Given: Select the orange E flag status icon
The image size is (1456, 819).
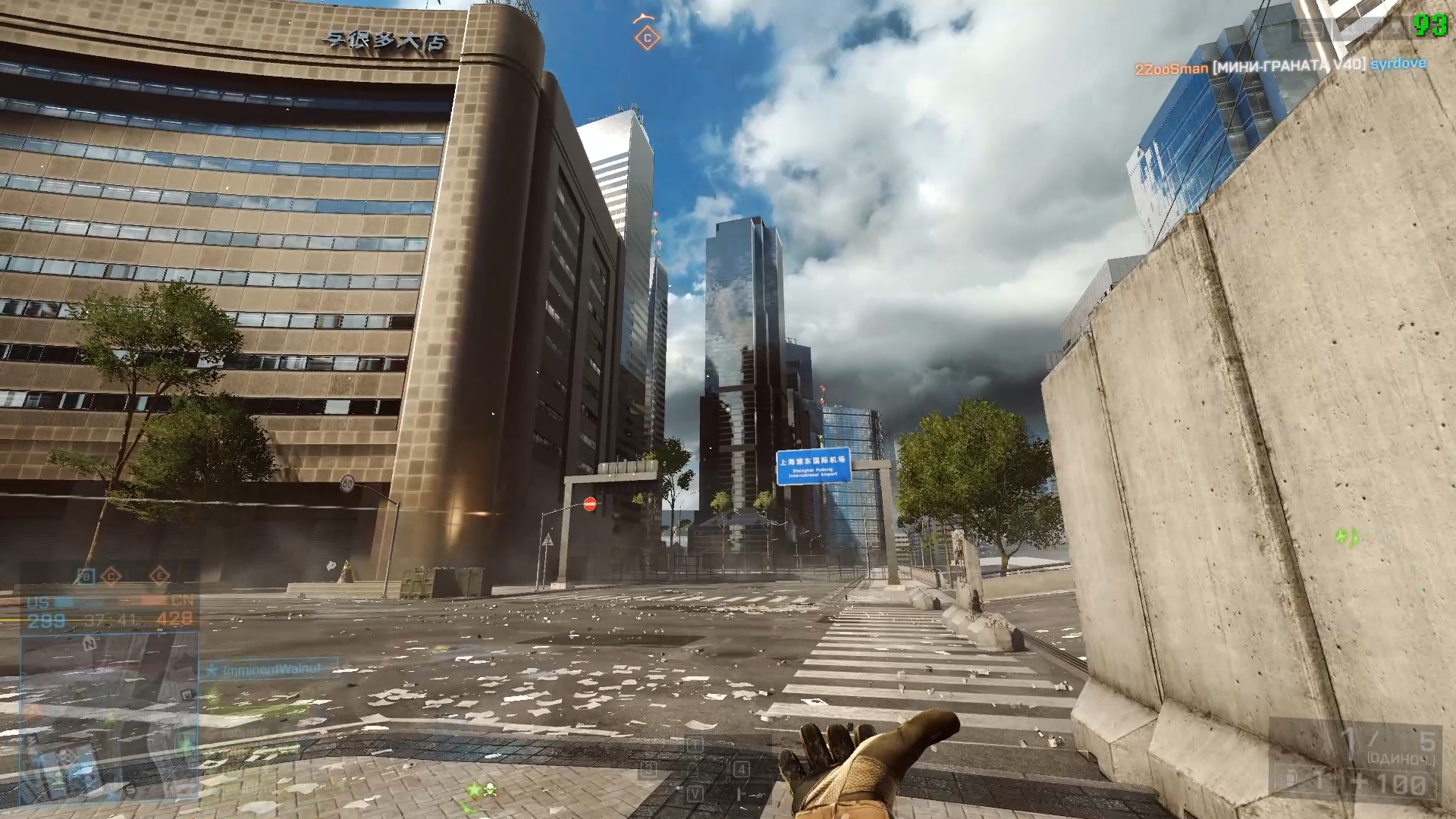Looking at the screenshot, I should pos(159,576).
